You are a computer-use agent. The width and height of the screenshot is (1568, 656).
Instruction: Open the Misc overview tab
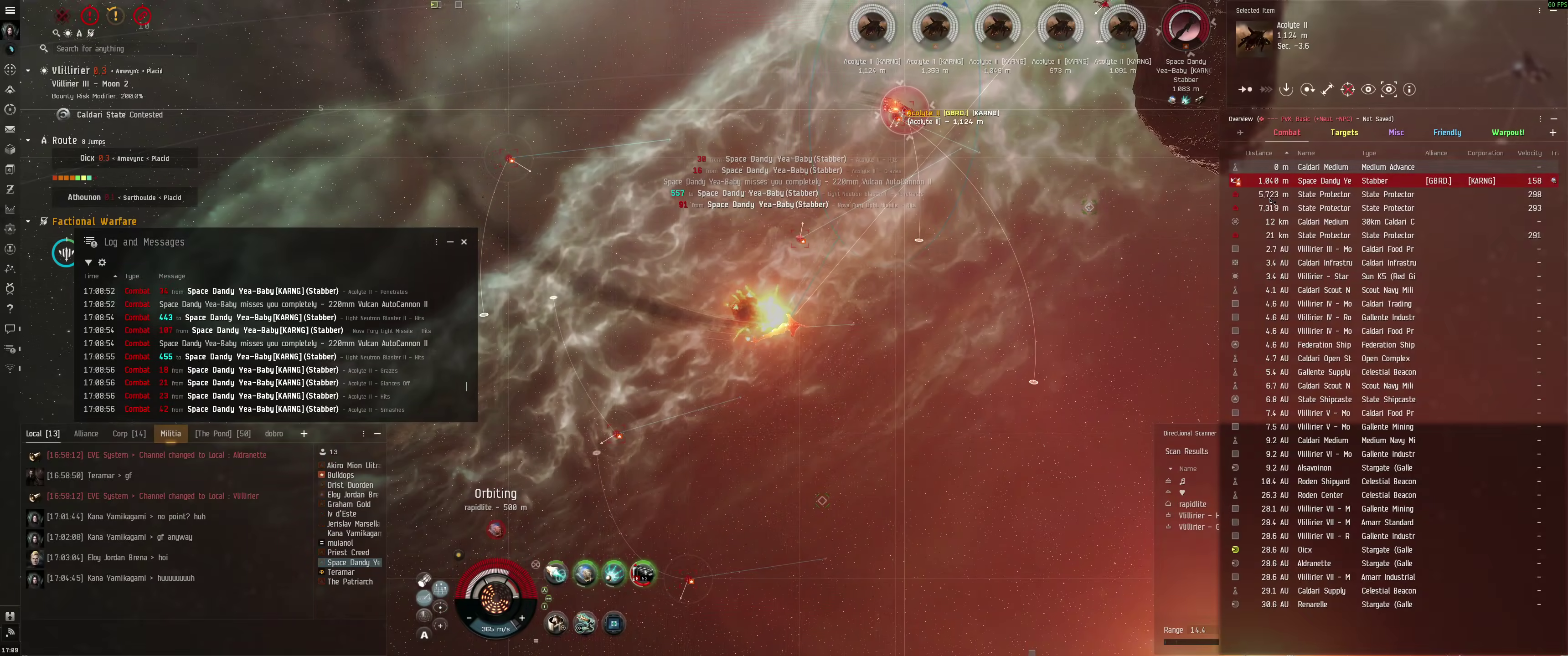point(1396,132)
